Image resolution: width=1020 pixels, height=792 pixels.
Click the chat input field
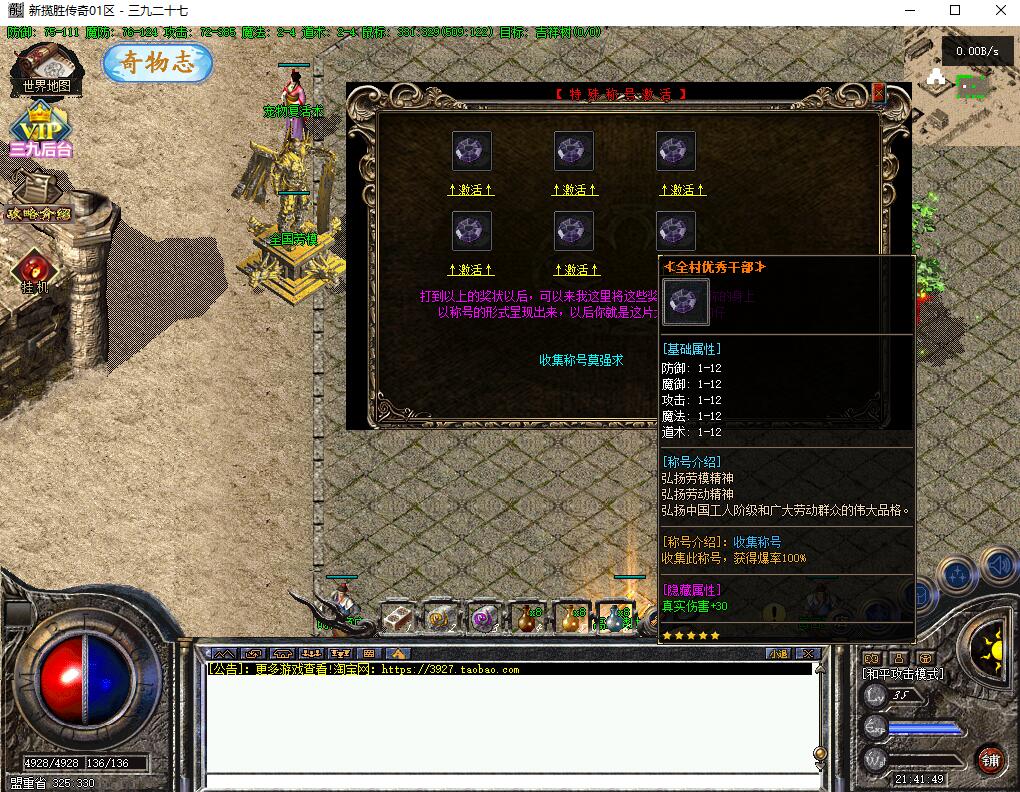tap(510, 781)
